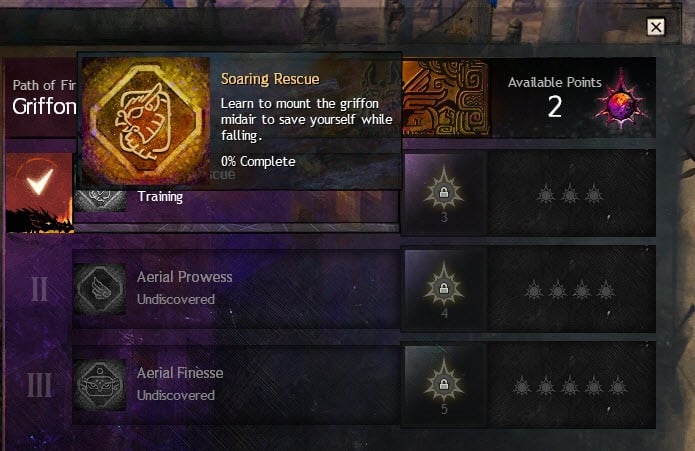Select the Aerial Prowess mastery row
Viewport: 695px width, 451px height.
pyautogui.click(x=236, y=288)
